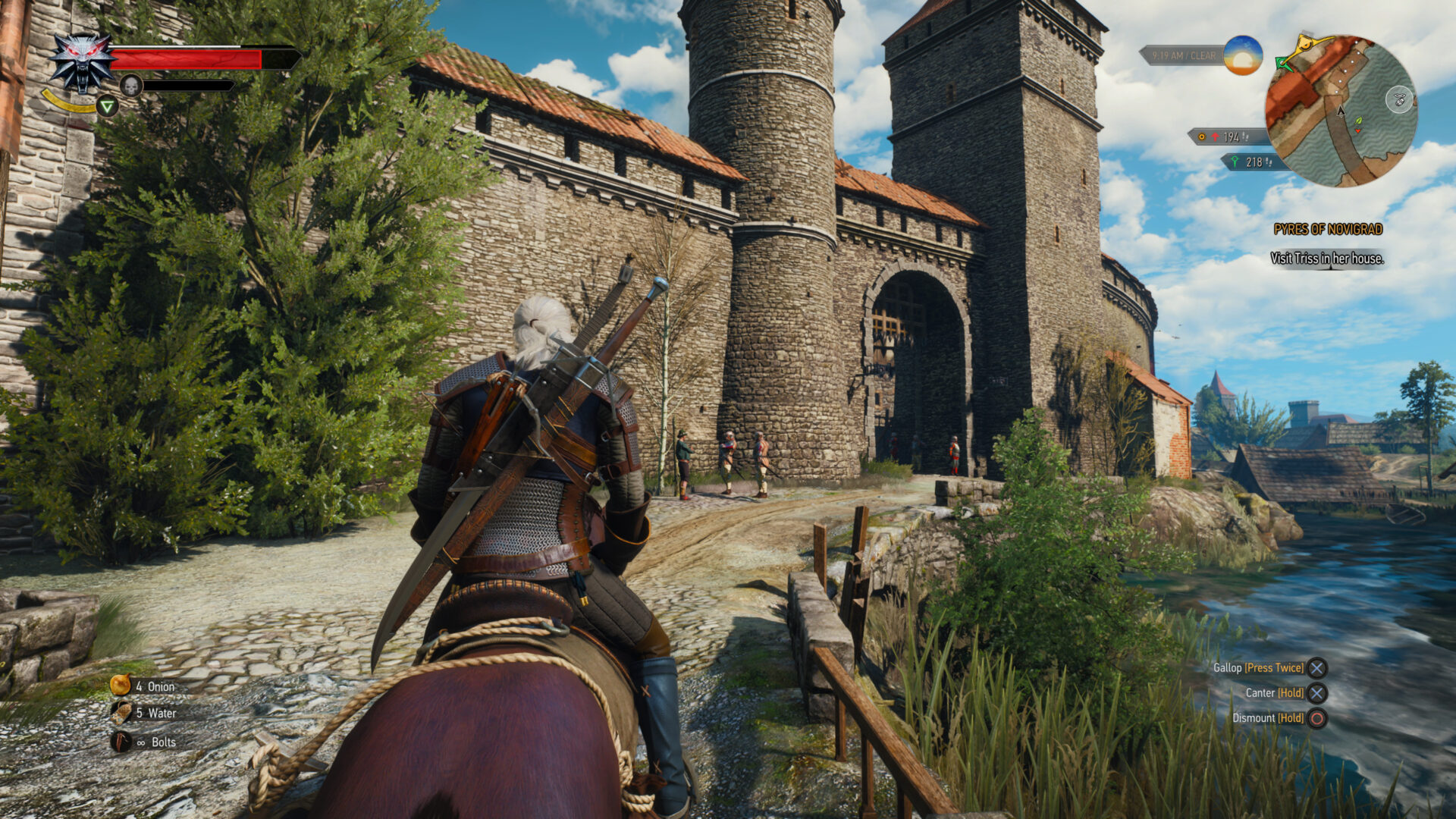Click the crowns currency coin icon
The image size is (1456, 819).
(x=1201, y=136)
